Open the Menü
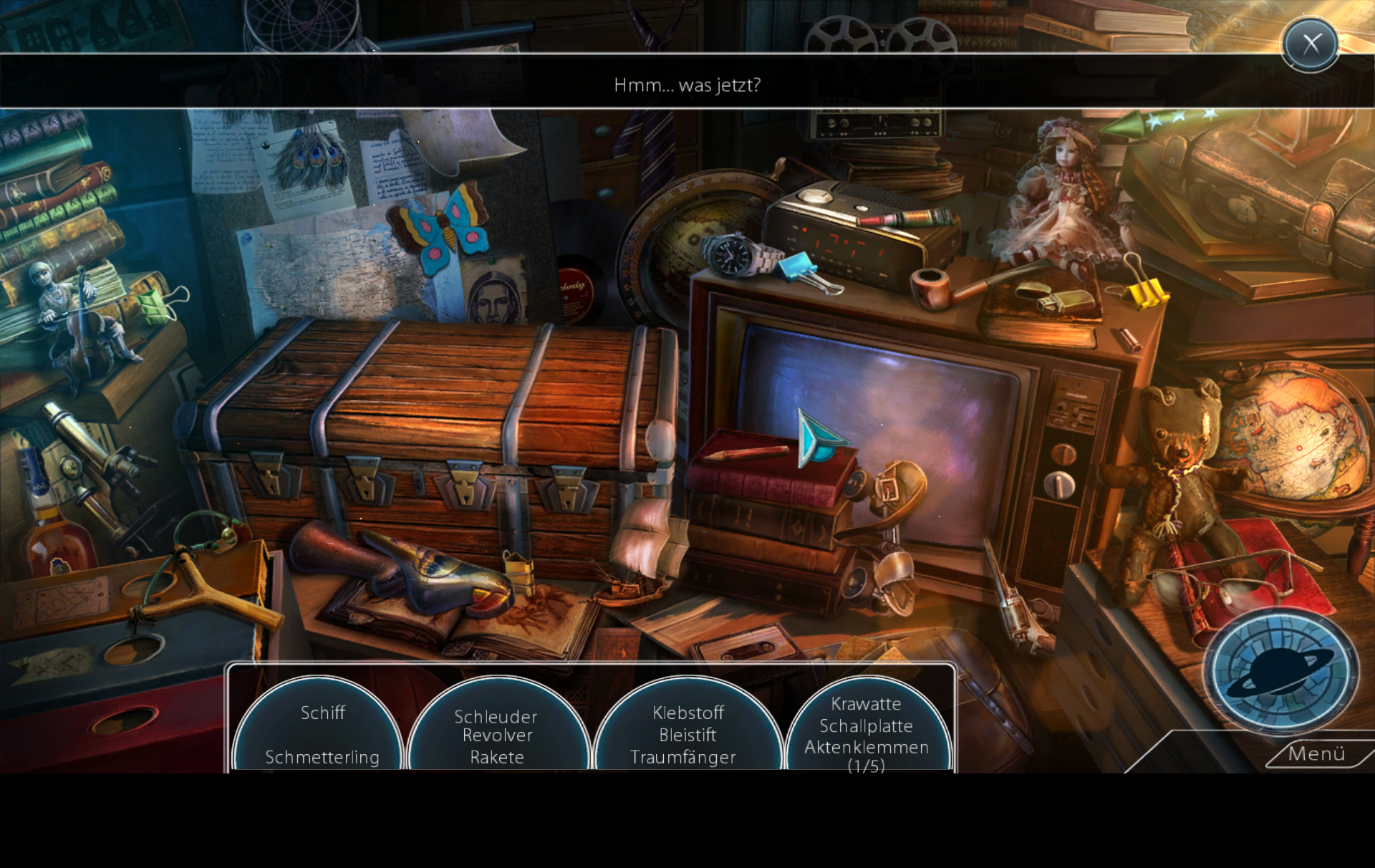Image resolution: width=1375 pixels, height=868 pixels. point(1316,754)
